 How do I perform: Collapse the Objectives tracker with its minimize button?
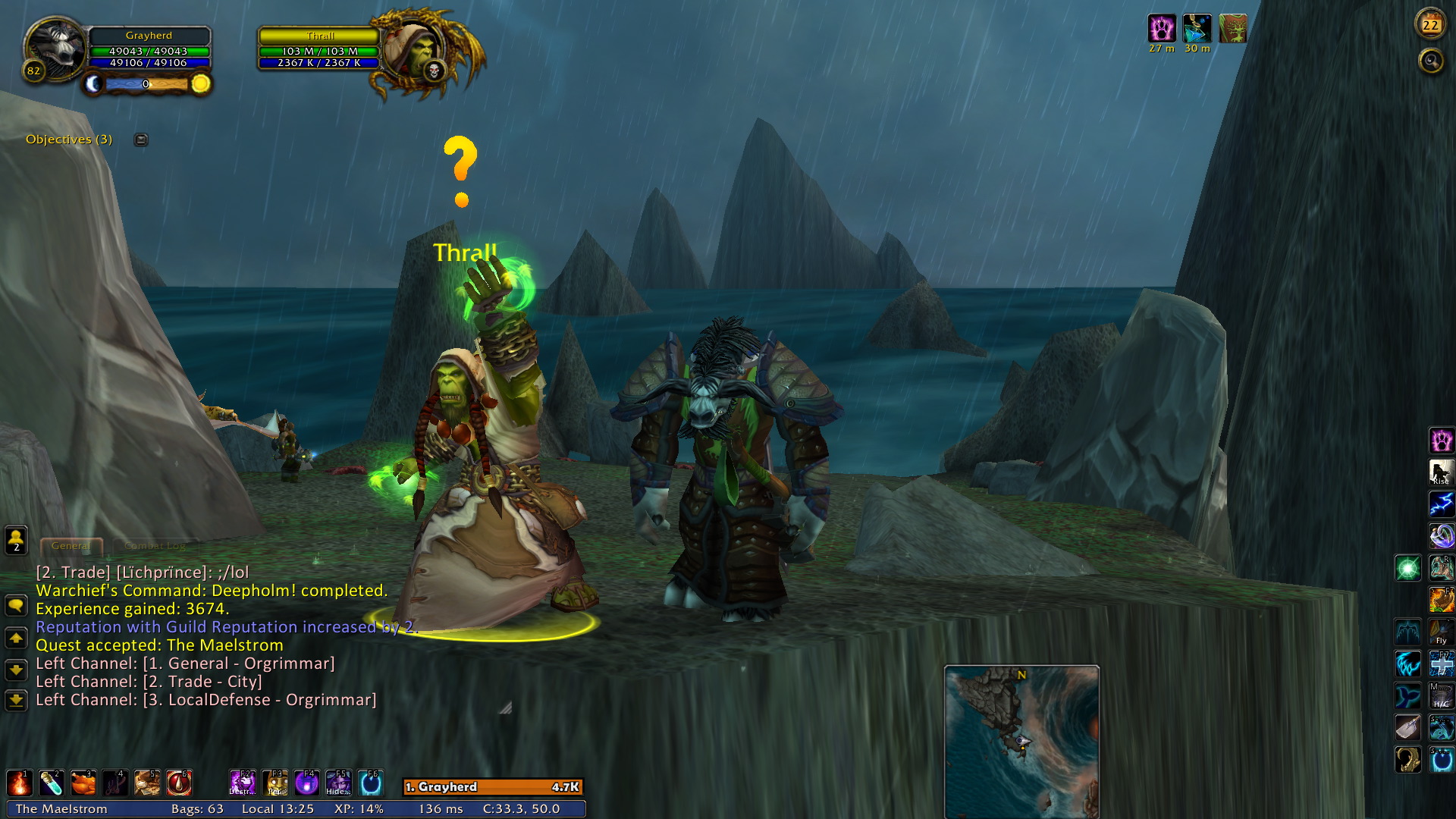(x=141, y=140)
